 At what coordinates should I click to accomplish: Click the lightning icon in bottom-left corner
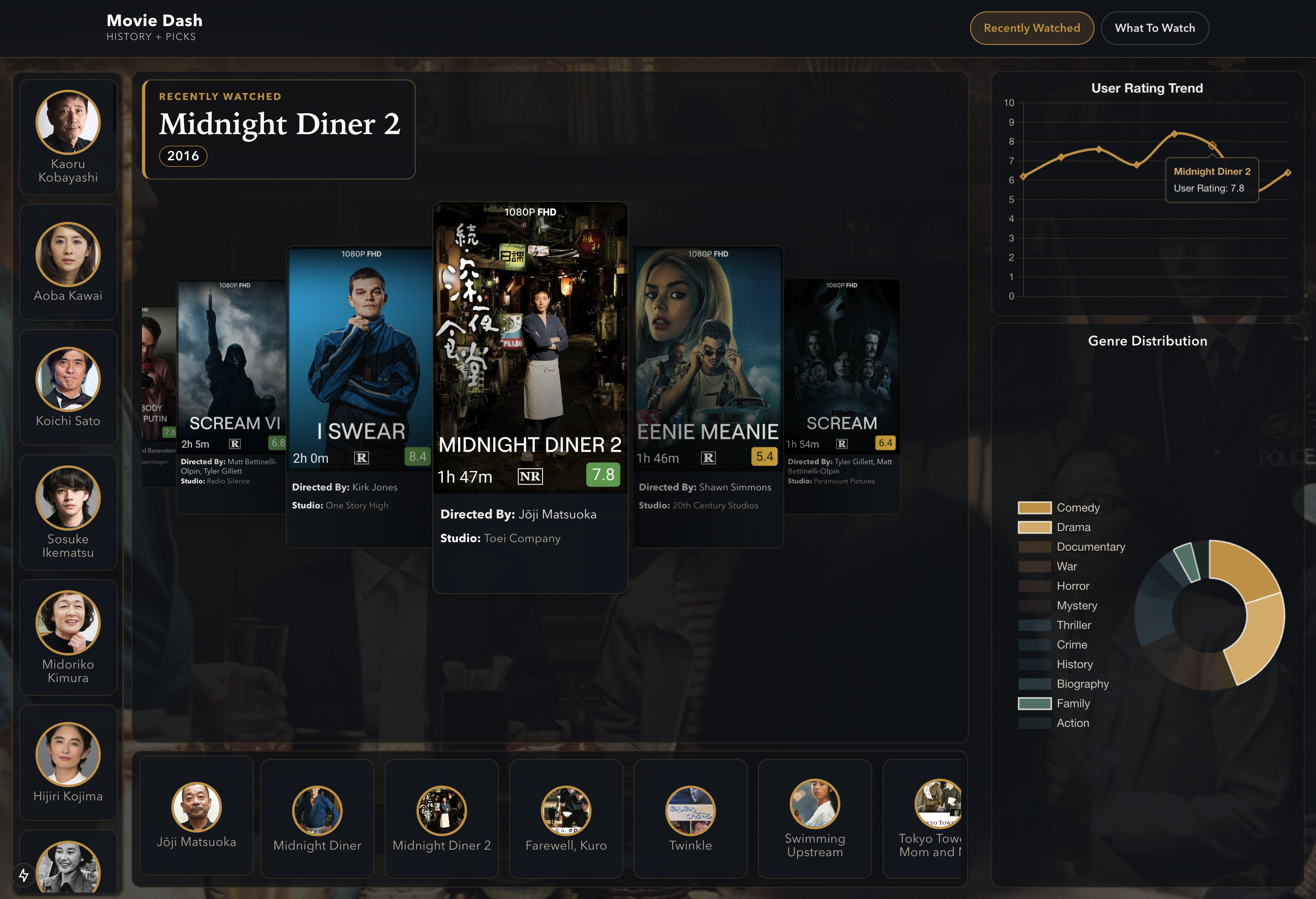click(x=24, y=875)
